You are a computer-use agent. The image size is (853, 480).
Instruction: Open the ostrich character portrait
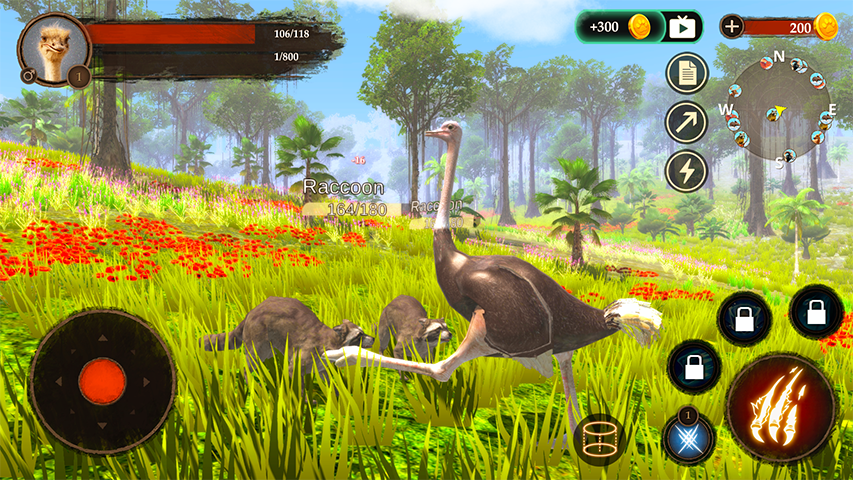54,47
